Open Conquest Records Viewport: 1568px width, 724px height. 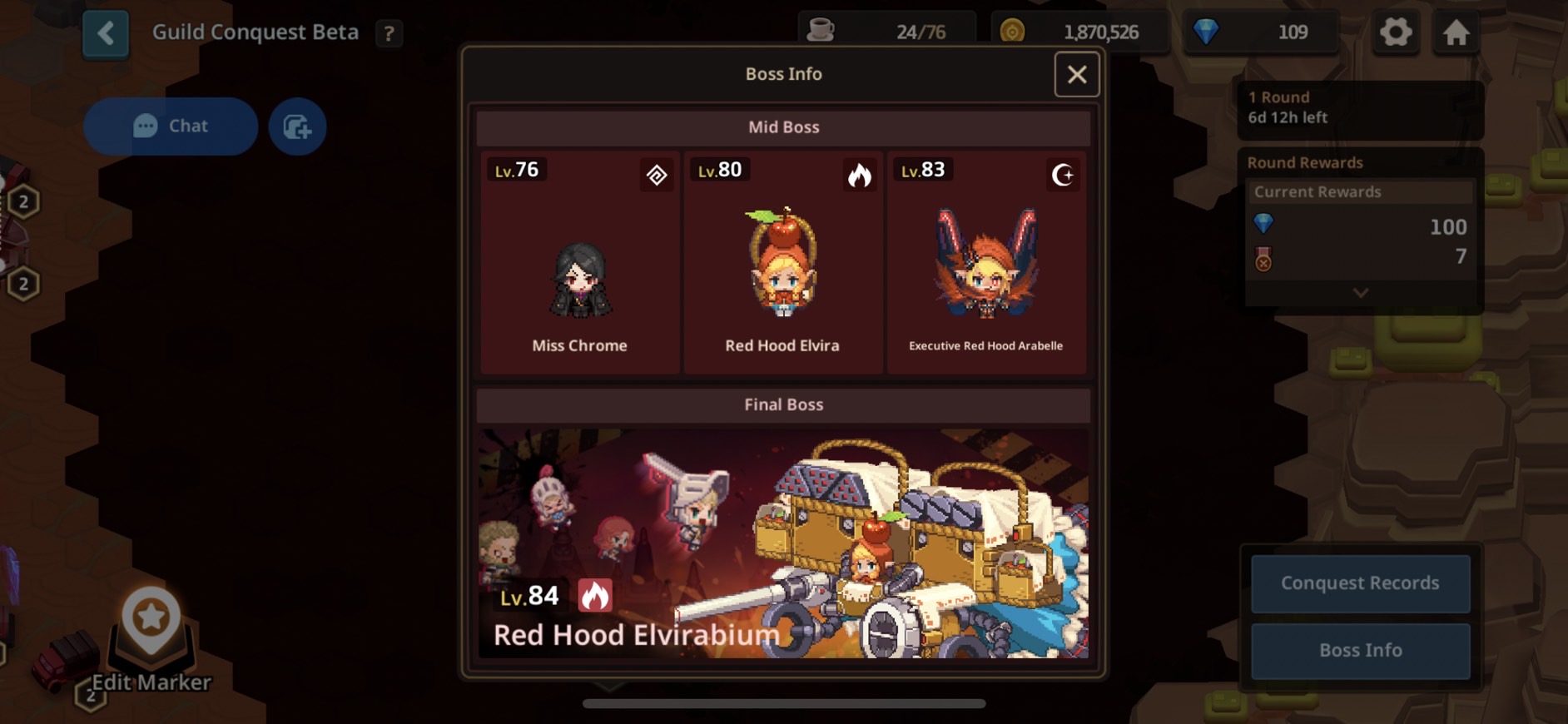1360,583
